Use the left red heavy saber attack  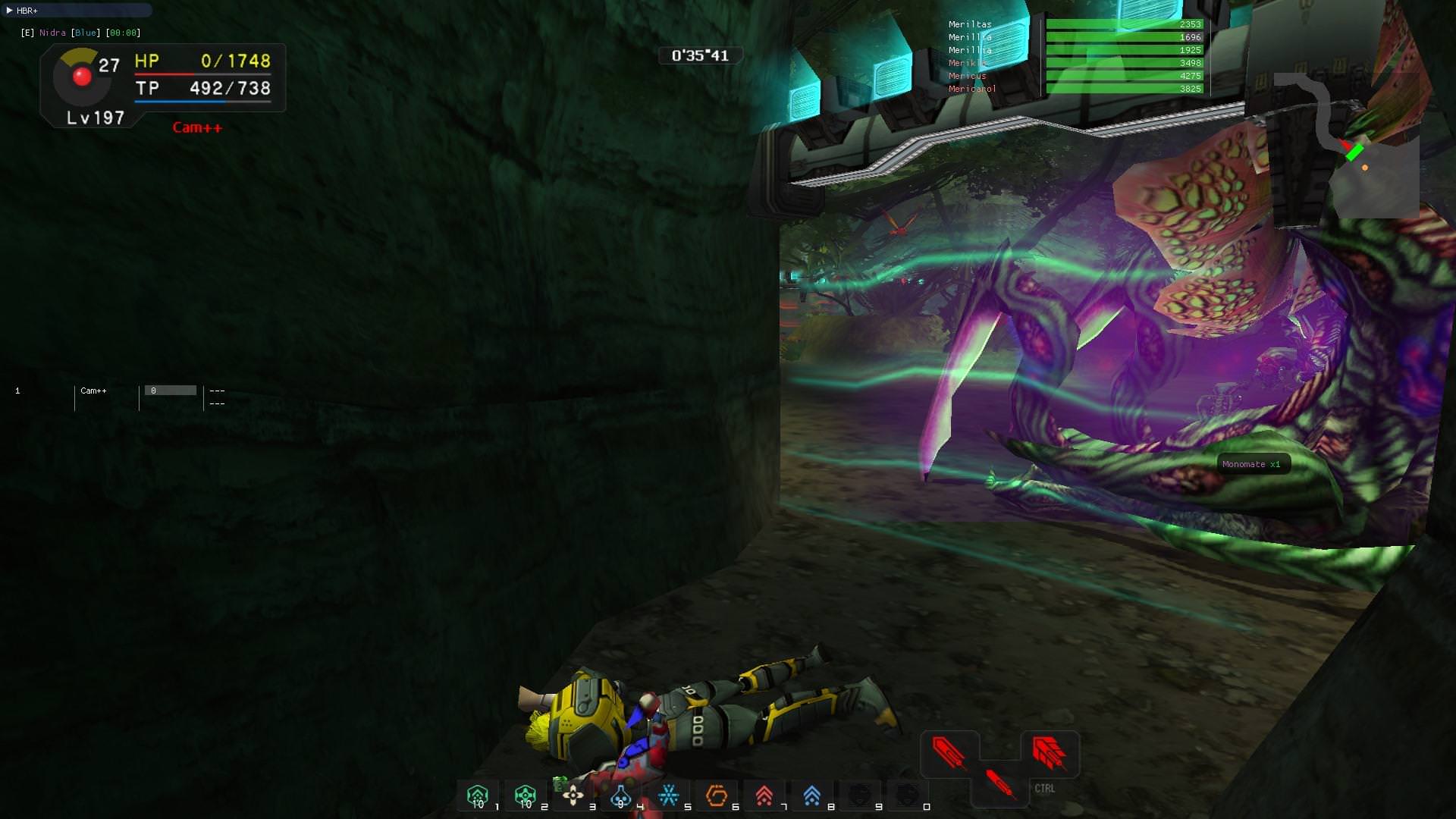click(x=949, y=753)
